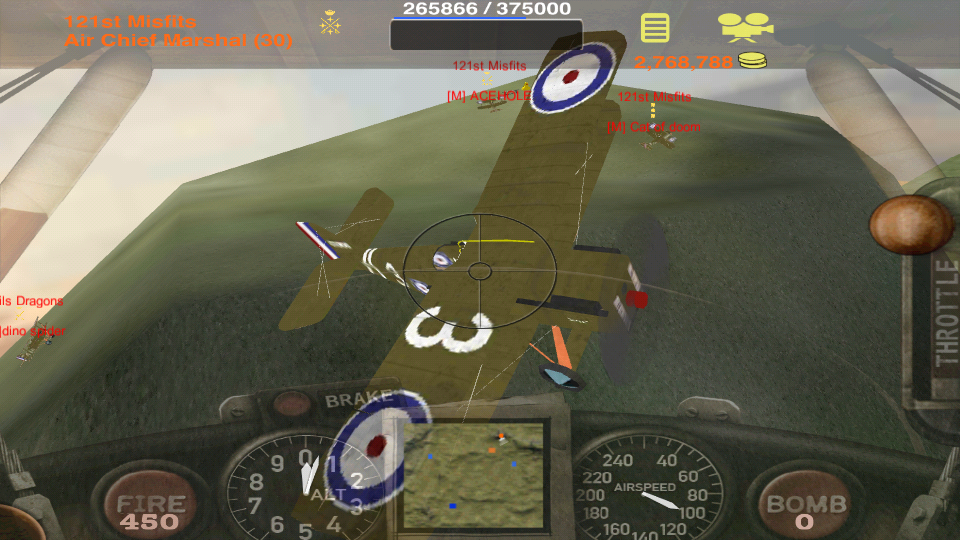Click the terrain minimap
The image size is (960, 540).
click(x=473, y=471)
